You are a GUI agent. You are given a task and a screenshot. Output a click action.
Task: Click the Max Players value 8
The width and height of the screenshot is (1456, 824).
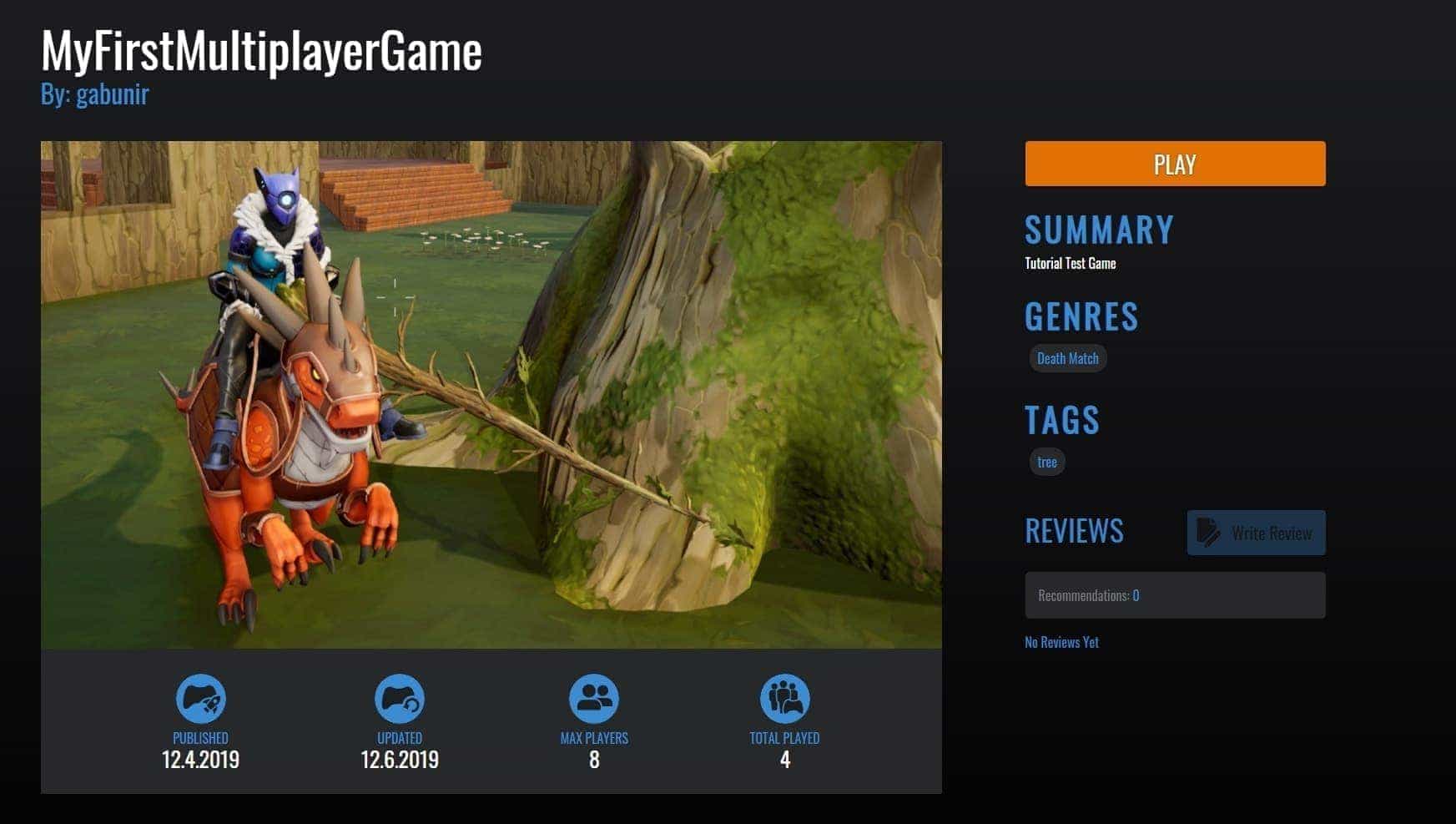(593, 760)
